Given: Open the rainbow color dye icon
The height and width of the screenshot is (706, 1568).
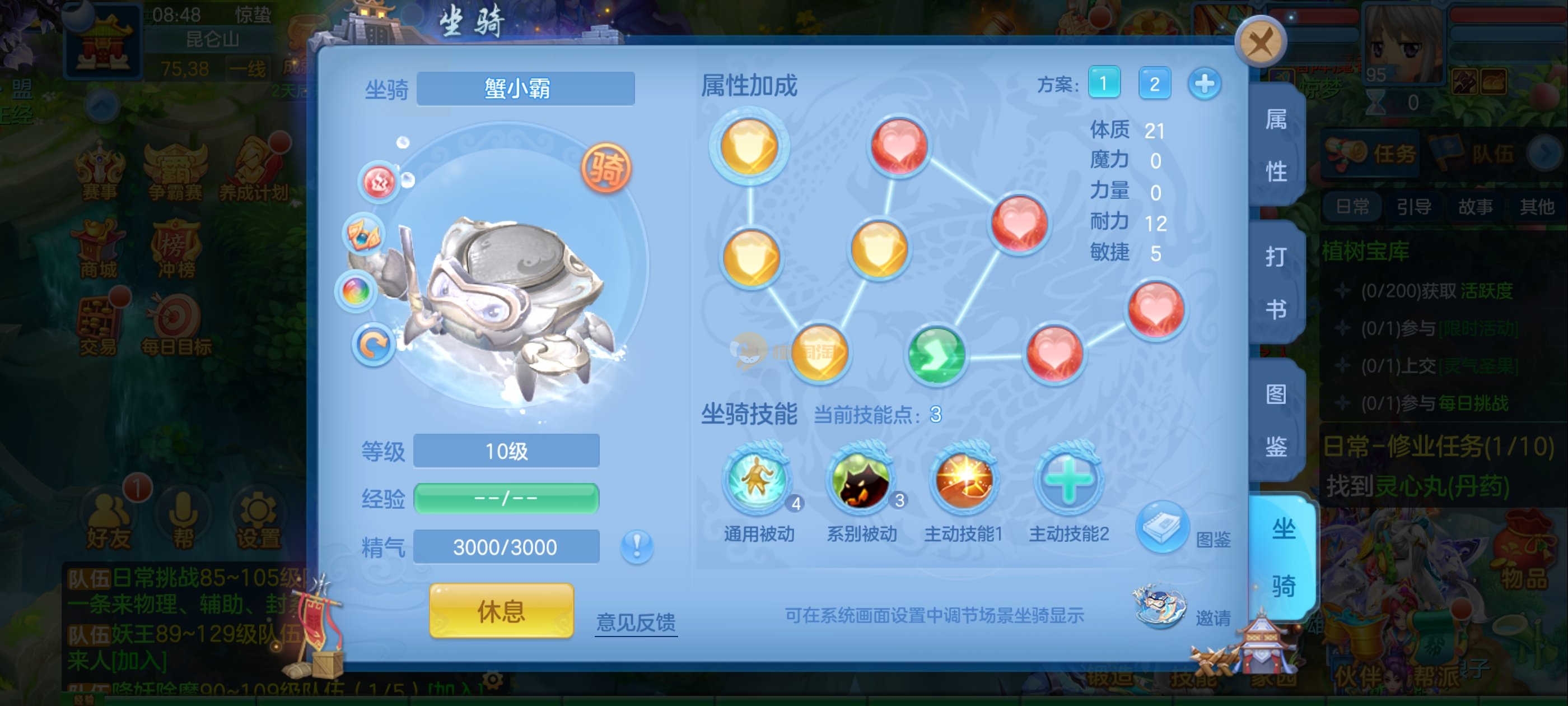Looking at the screenshot, I should [x=356, y=291].
